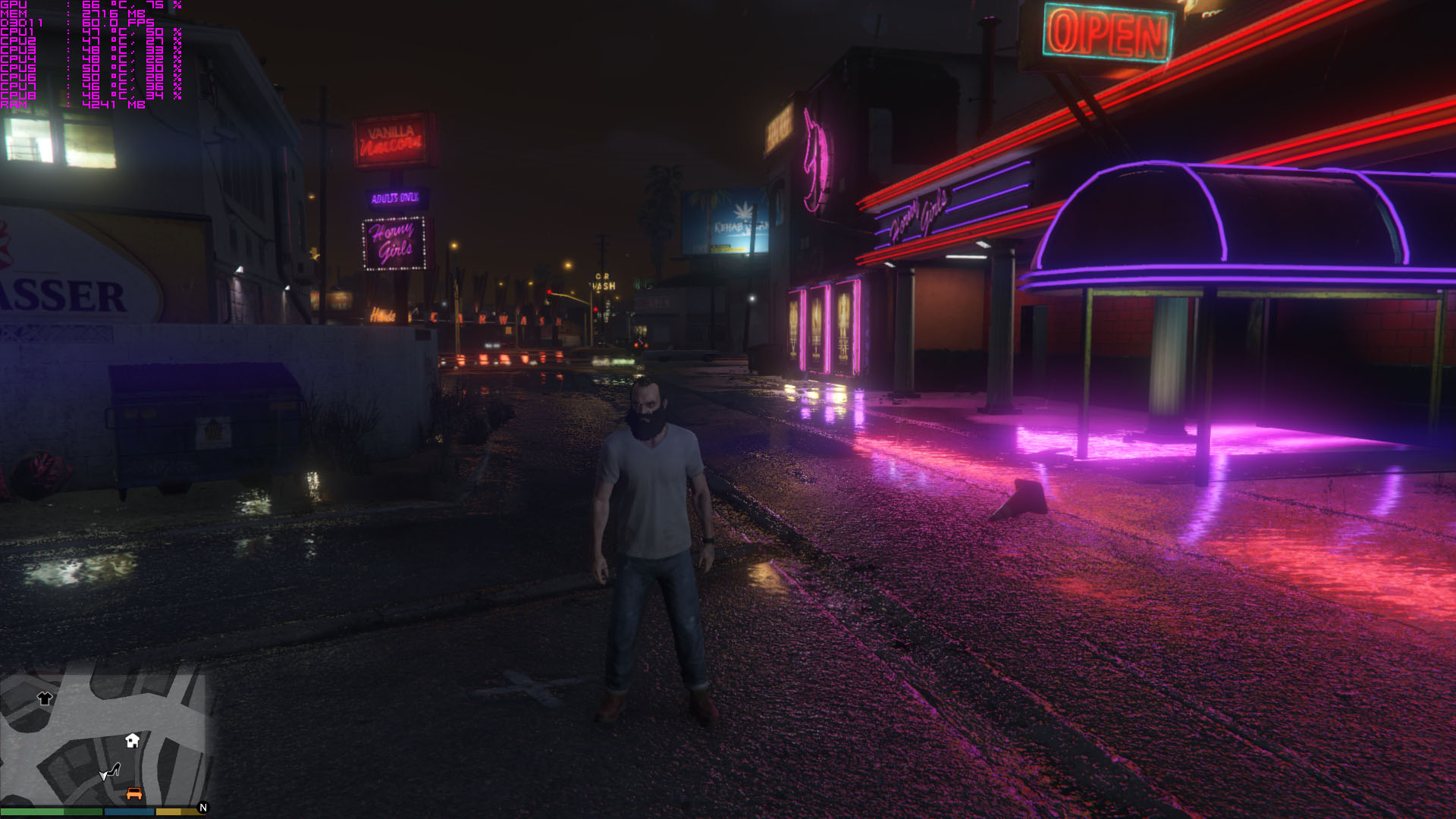The width and height of the screenshot is (1456, 819).
Task: Click the high-heel strip club blip
Action: point(115,770)
